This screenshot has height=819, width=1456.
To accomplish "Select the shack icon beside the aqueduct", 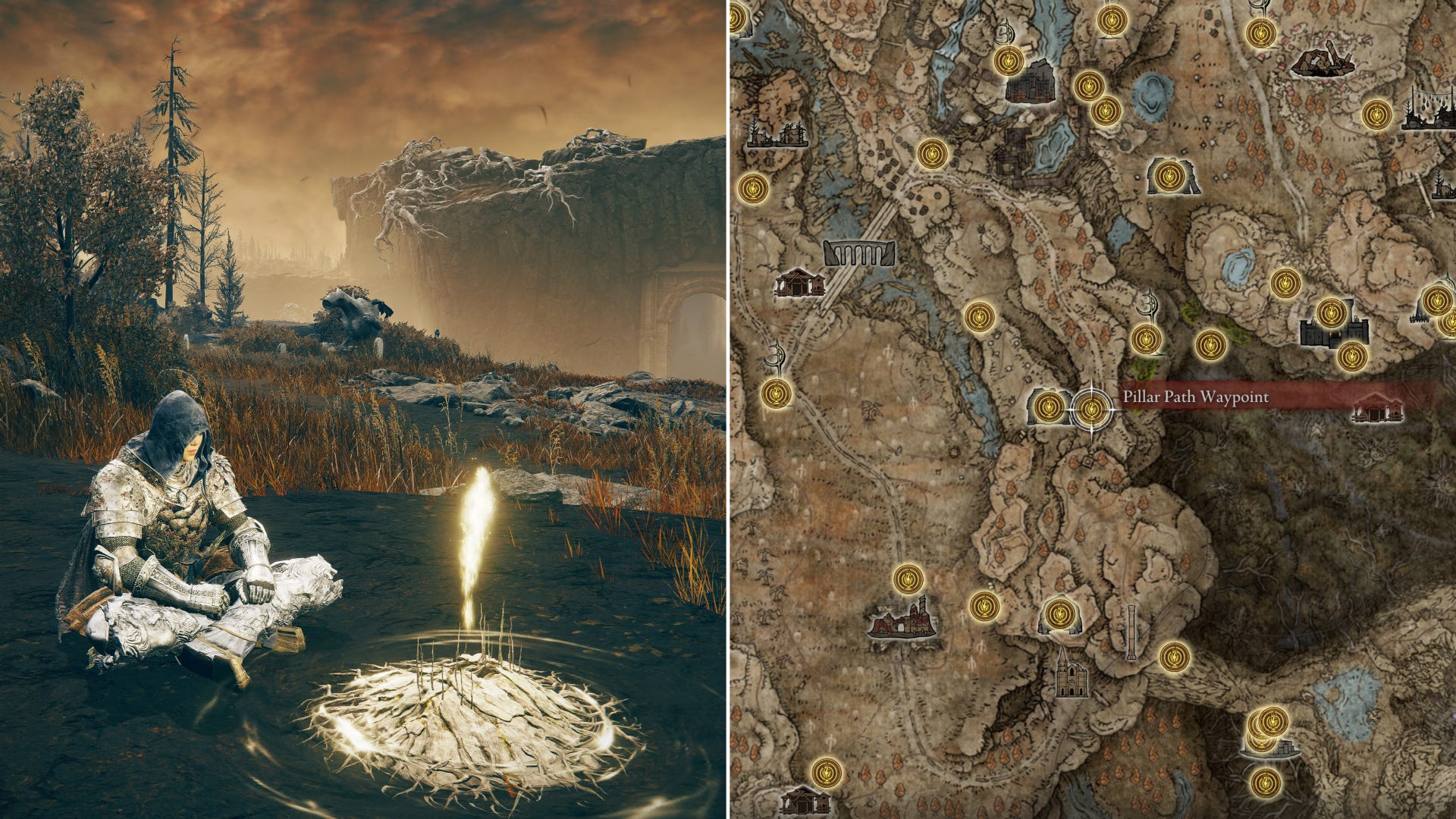I will 799,282.
